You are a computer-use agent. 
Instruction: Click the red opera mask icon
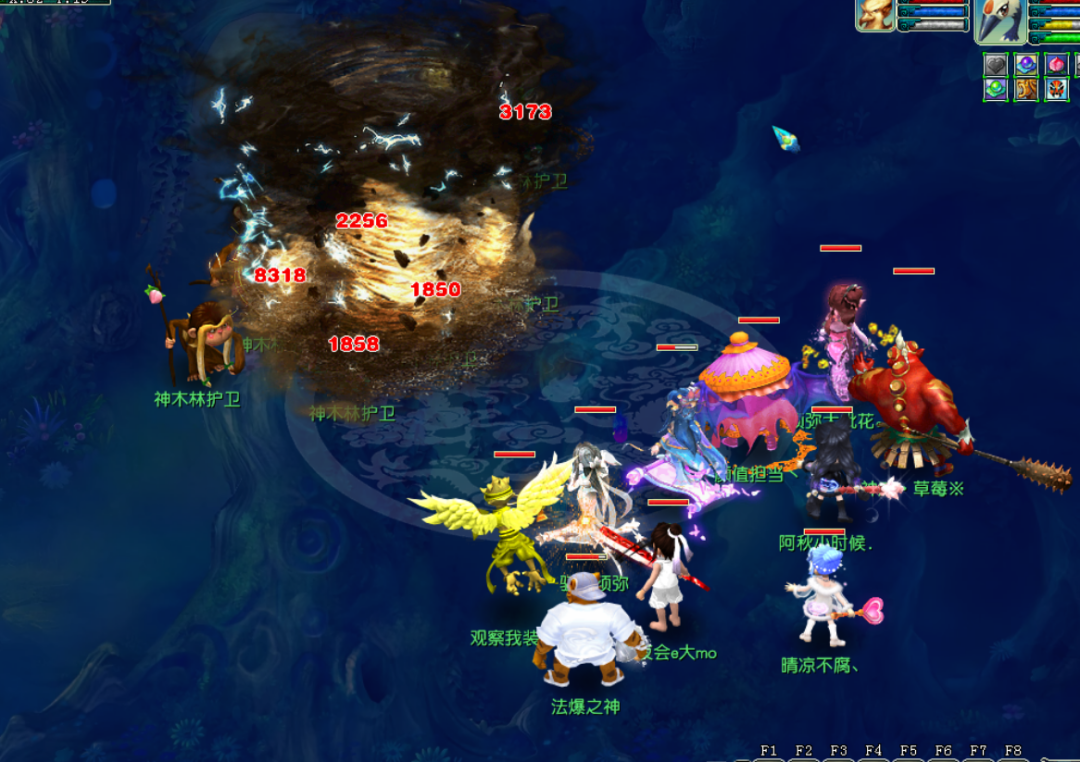[1057, 90]
